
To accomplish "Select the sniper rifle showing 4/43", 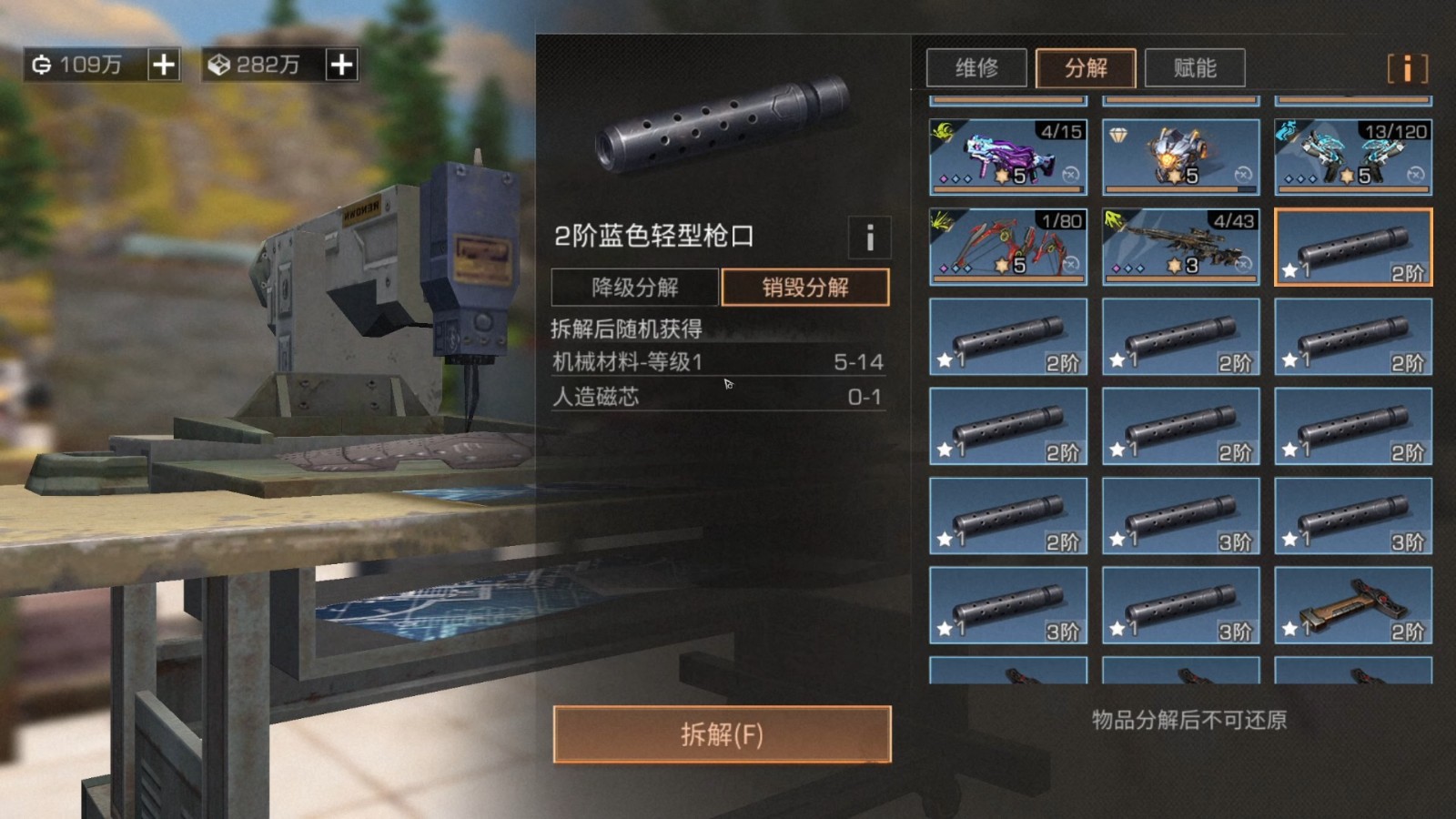I will tap(1181, 247).
